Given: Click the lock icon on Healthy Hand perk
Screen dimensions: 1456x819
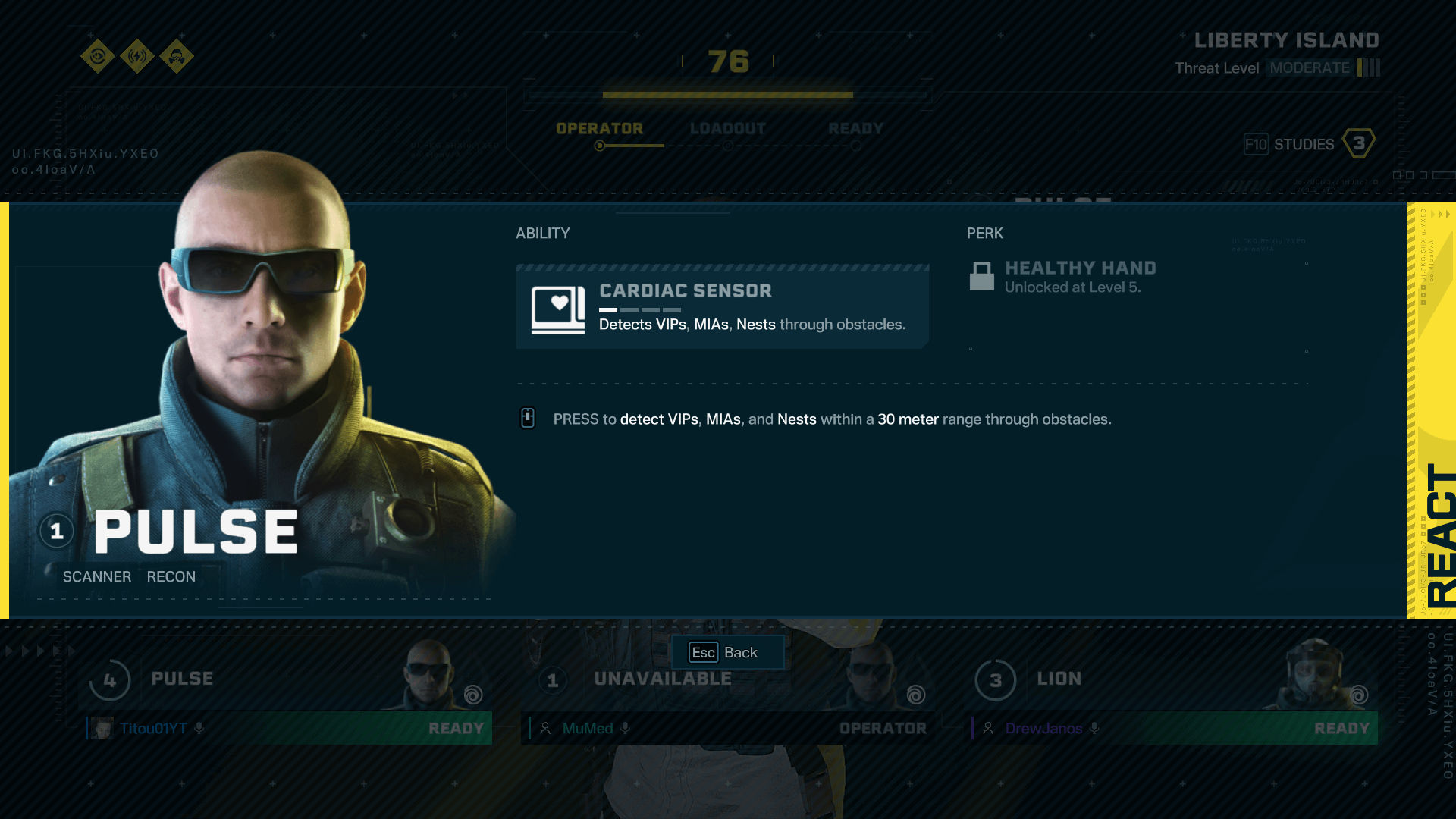Looking at the screenshot, I should pos(982,277).
